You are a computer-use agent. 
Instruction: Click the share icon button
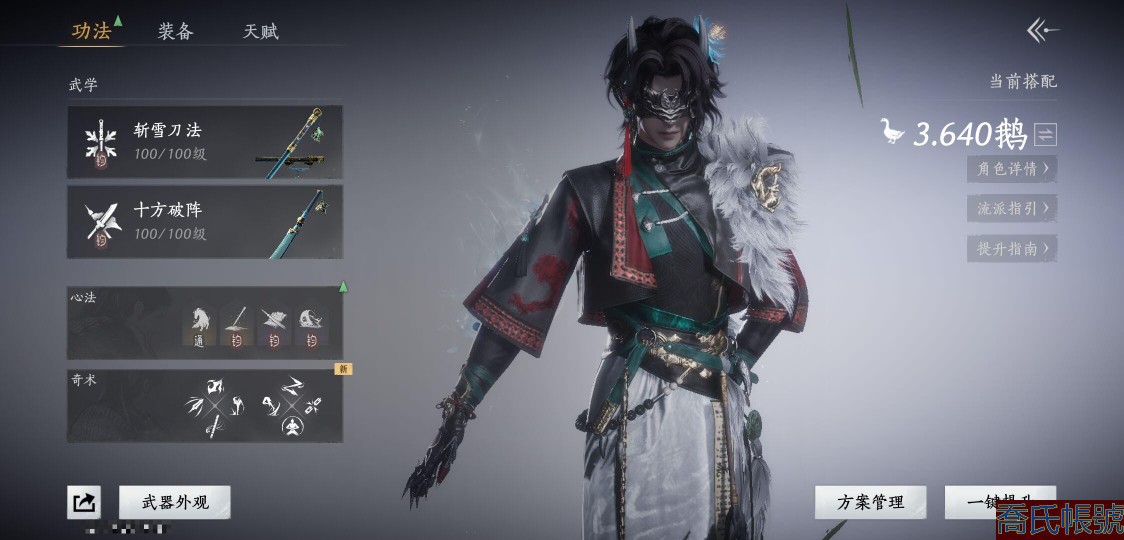click(84, 502)
